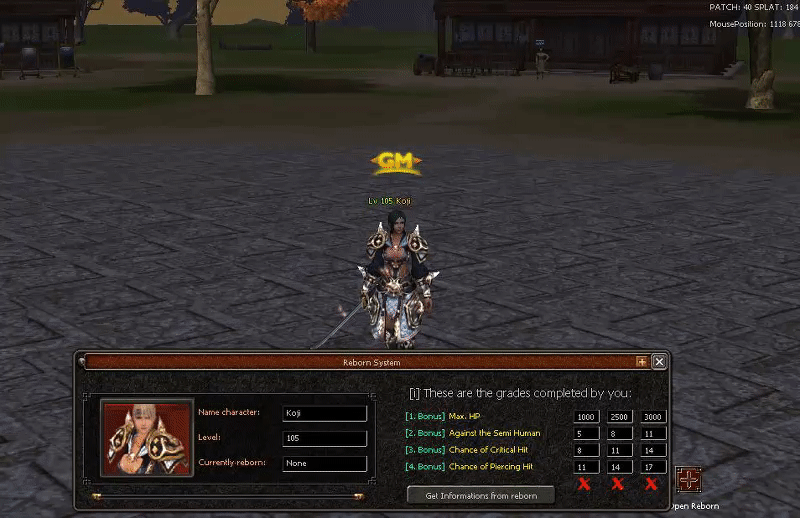
Task: Get Informations from reborn
Action: click(481, 495)
